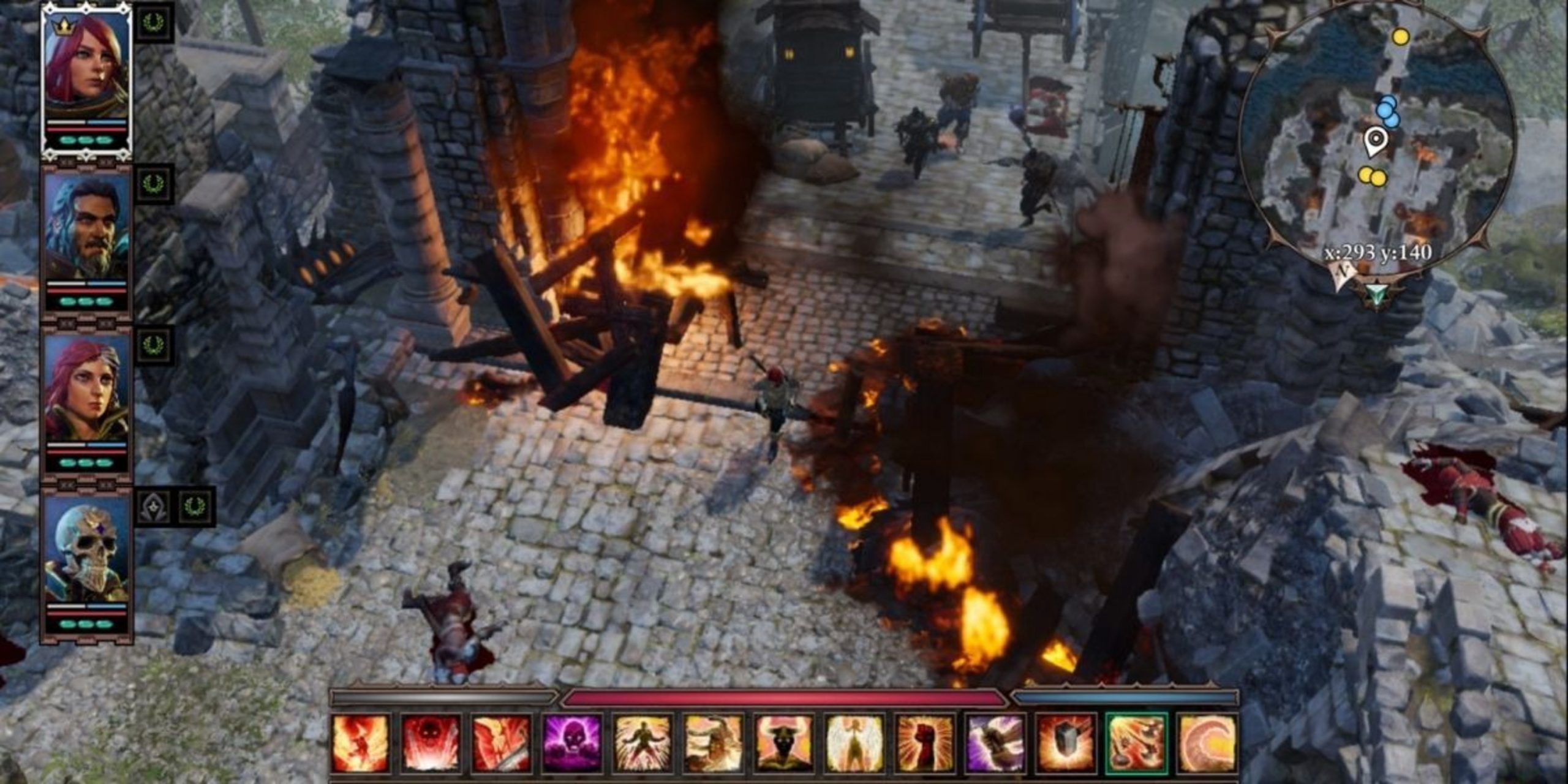Image resolution: width=1568 pixels, height=784 pixels.
Task: Activate the purple skull skill
Action: point(572,743)
